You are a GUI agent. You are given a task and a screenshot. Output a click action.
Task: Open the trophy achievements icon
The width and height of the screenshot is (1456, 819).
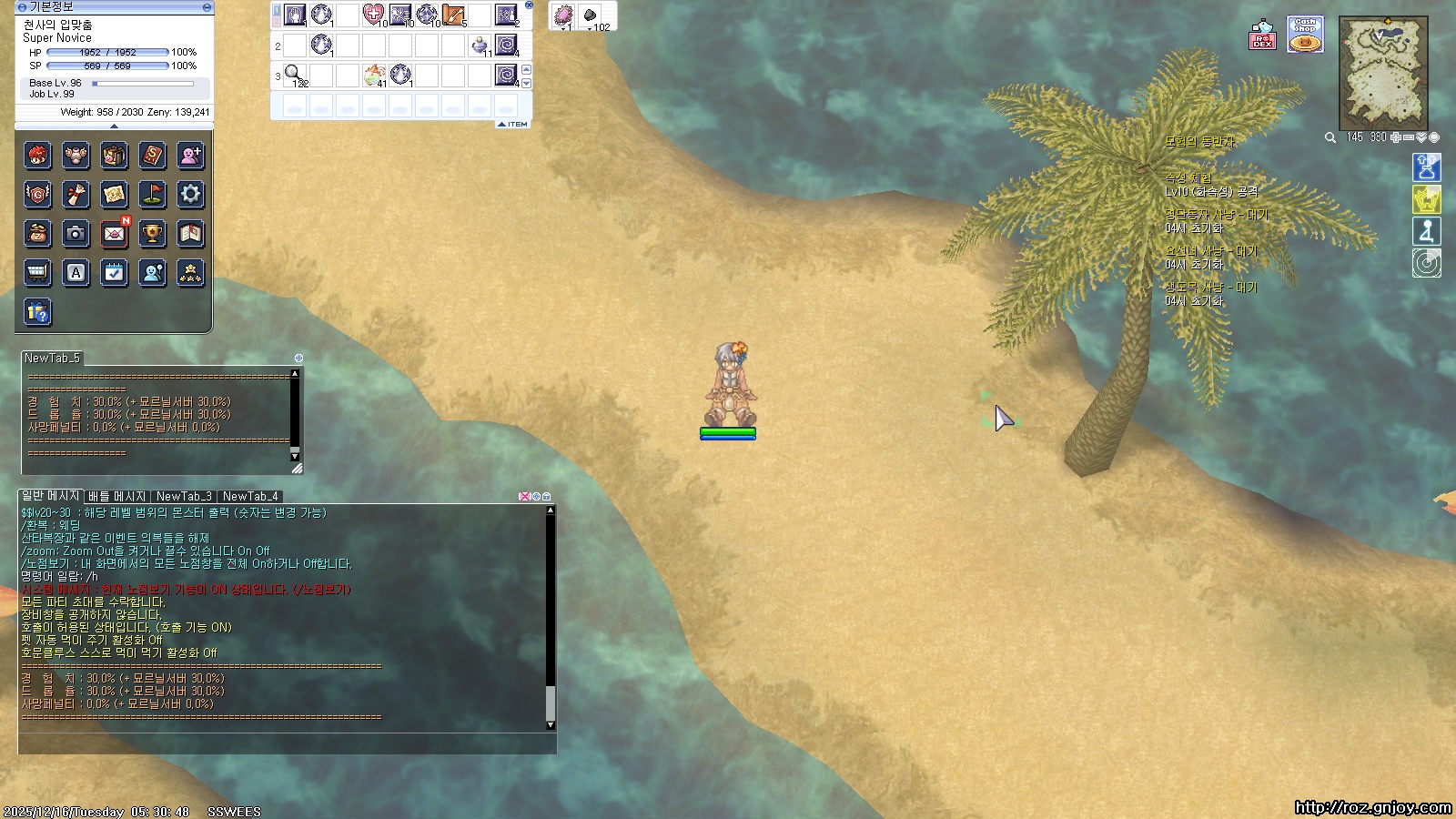(152, 234)
